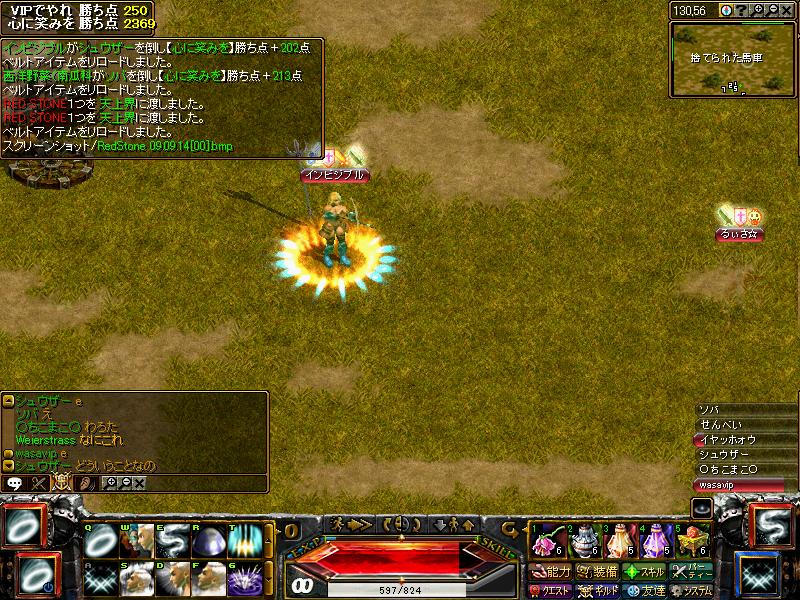
Task: Use the purple potion in belt slot 4
Action: click(x=656, y=541)
